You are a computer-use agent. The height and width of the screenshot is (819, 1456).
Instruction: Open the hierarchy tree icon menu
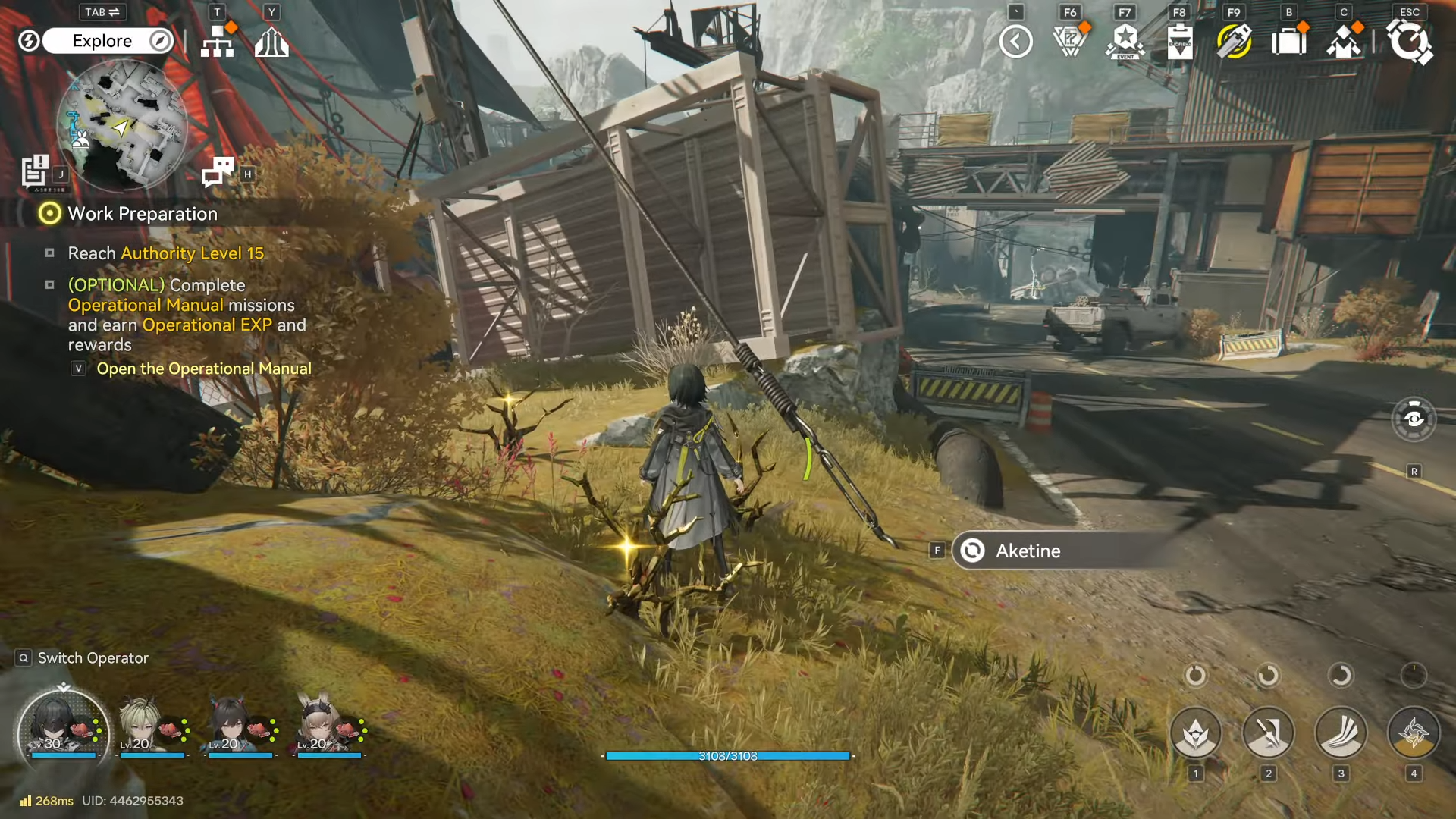pos(218,42)
